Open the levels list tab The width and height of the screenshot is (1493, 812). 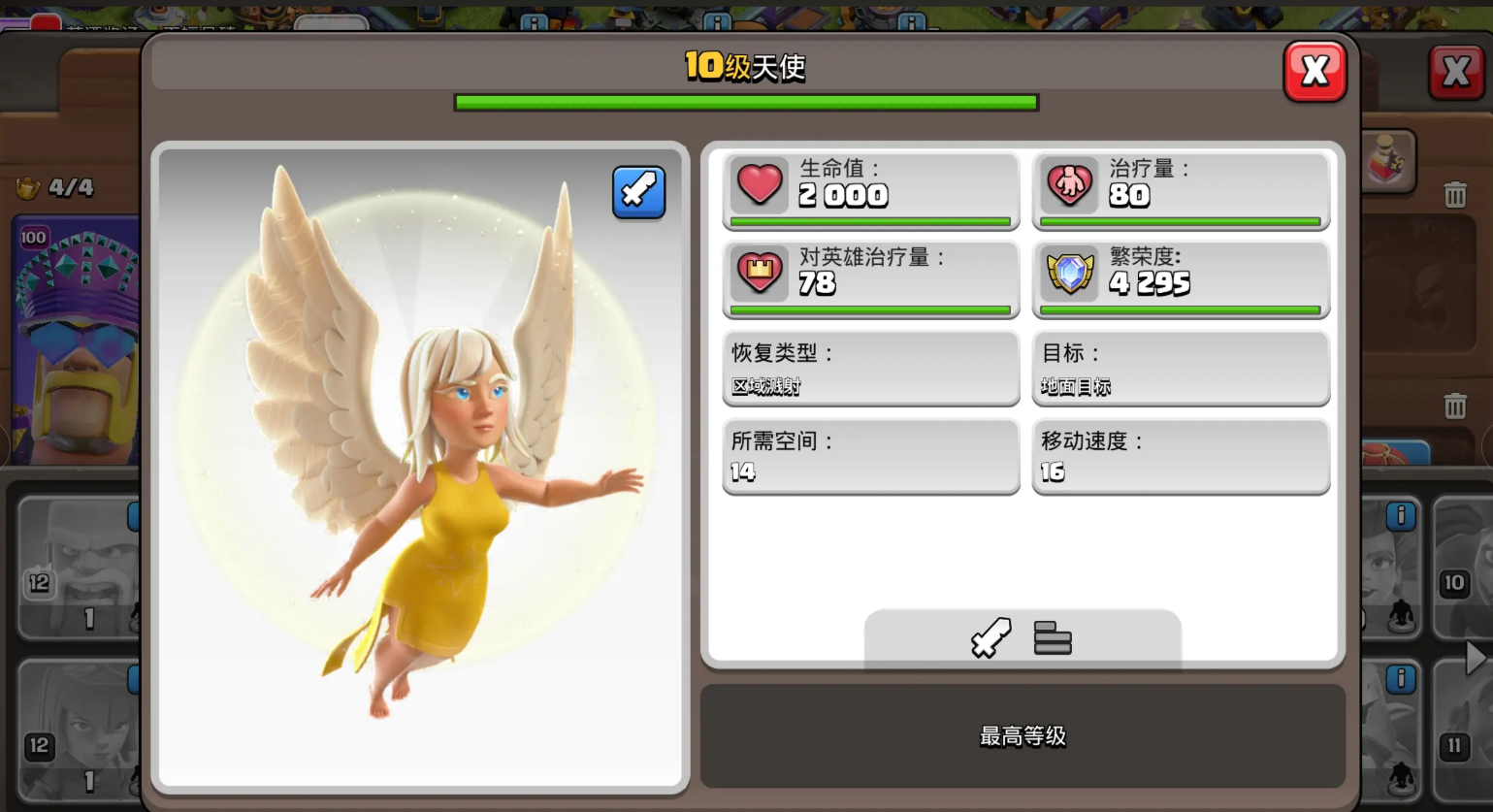(1054, 638)
